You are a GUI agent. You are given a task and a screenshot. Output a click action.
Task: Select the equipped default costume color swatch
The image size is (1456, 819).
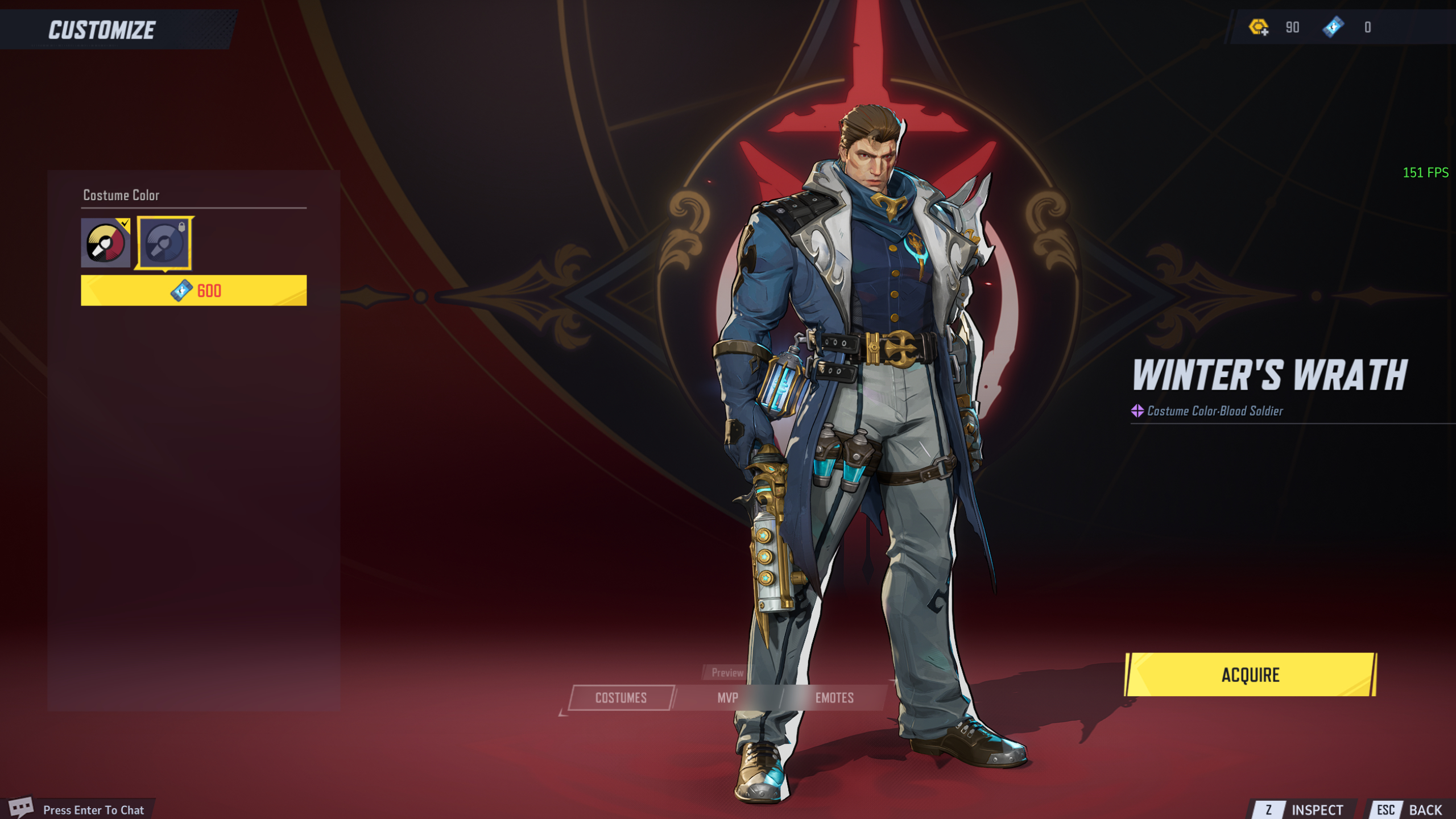(x=105, y=243)
